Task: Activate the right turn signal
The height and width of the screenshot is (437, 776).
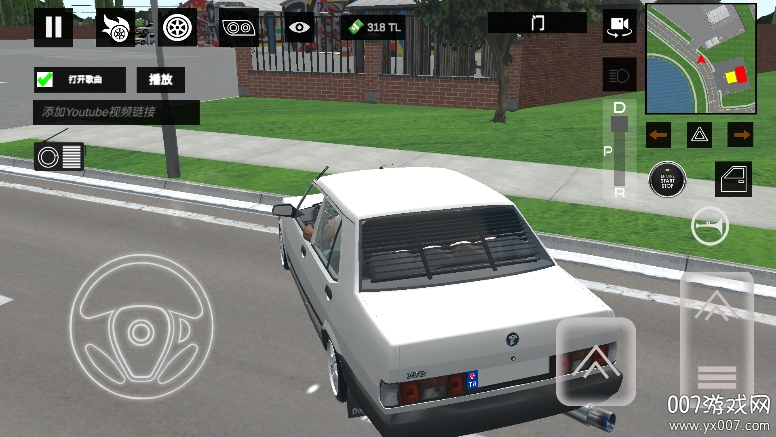Action: 740,134
